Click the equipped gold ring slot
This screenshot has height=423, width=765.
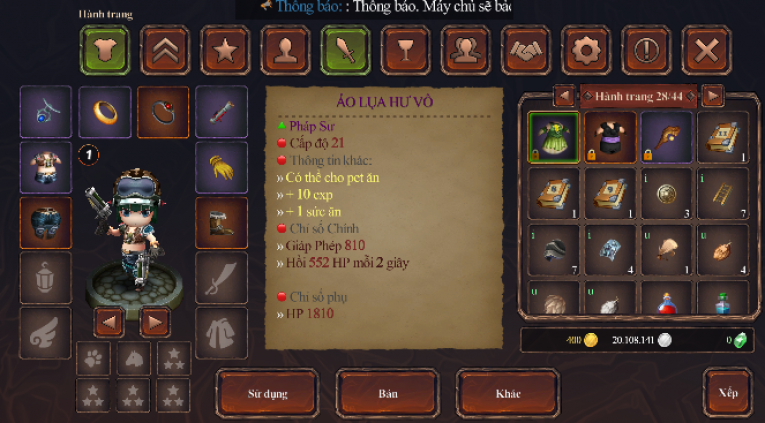point(104,112)
